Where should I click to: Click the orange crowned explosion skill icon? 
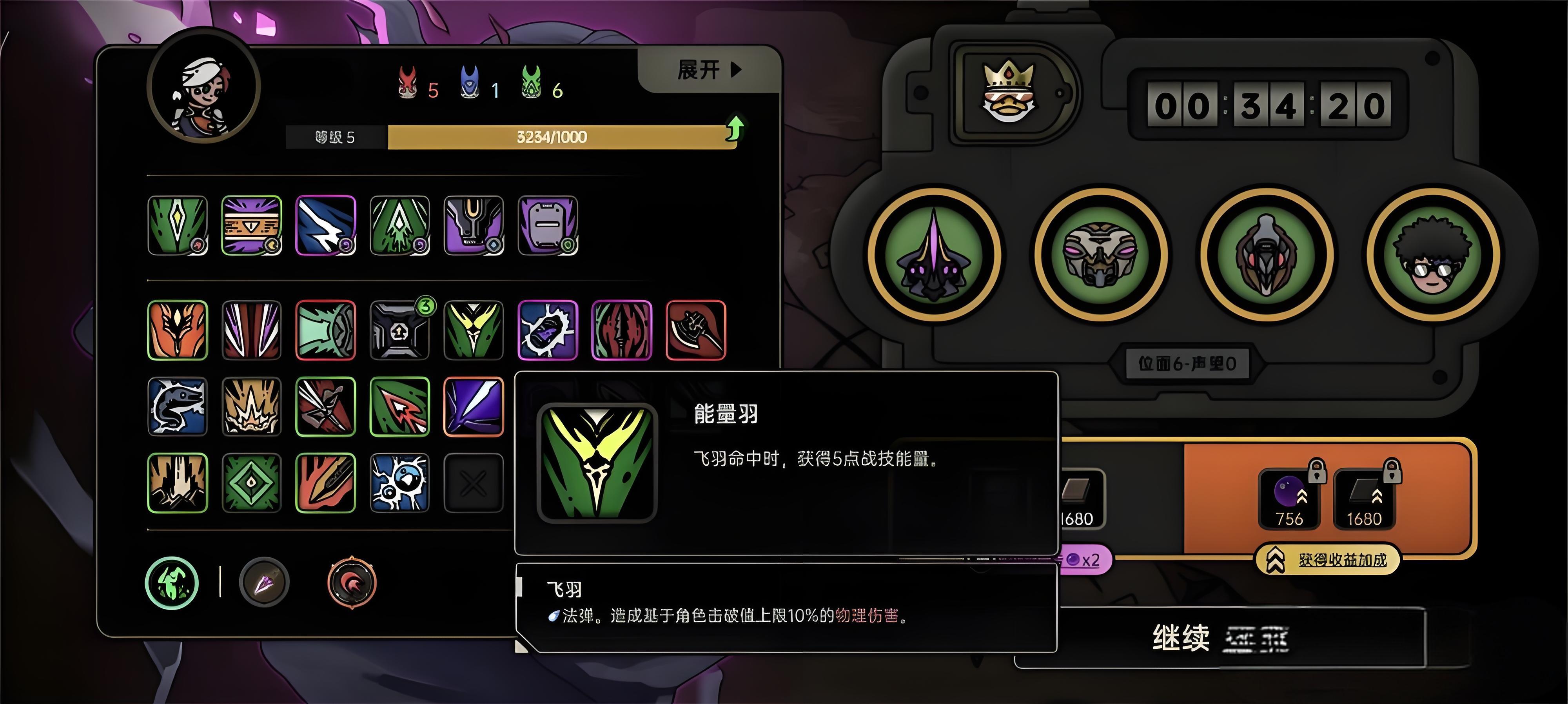pyautogui.click(x=251, y=406)
